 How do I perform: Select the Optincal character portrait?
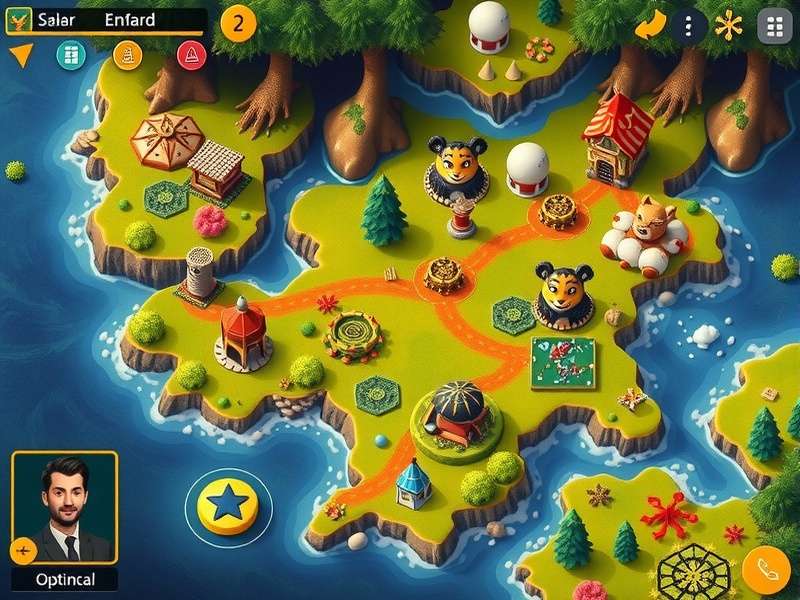coord(65,510)
